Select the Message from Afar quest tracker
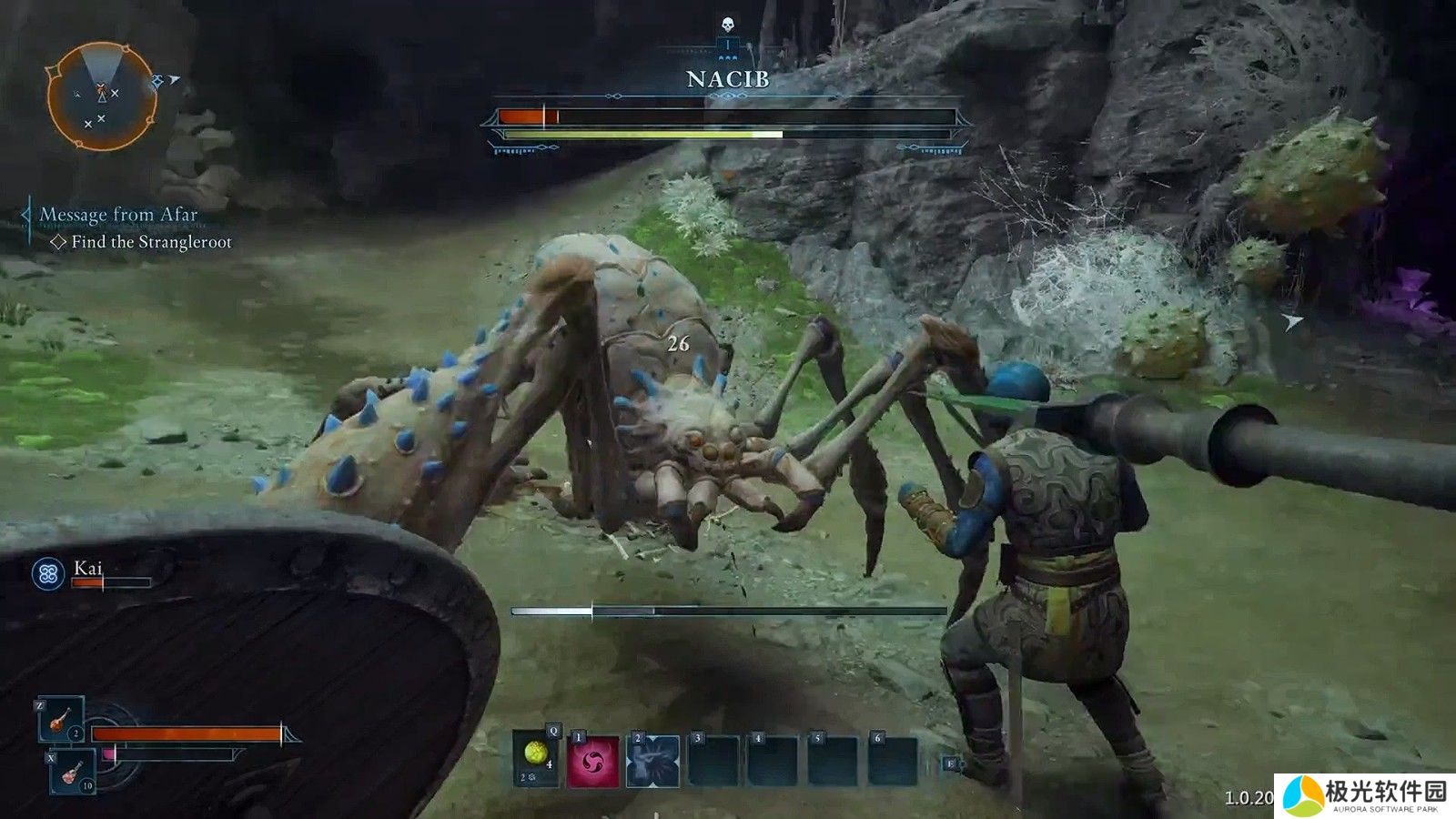 [118, 216]
